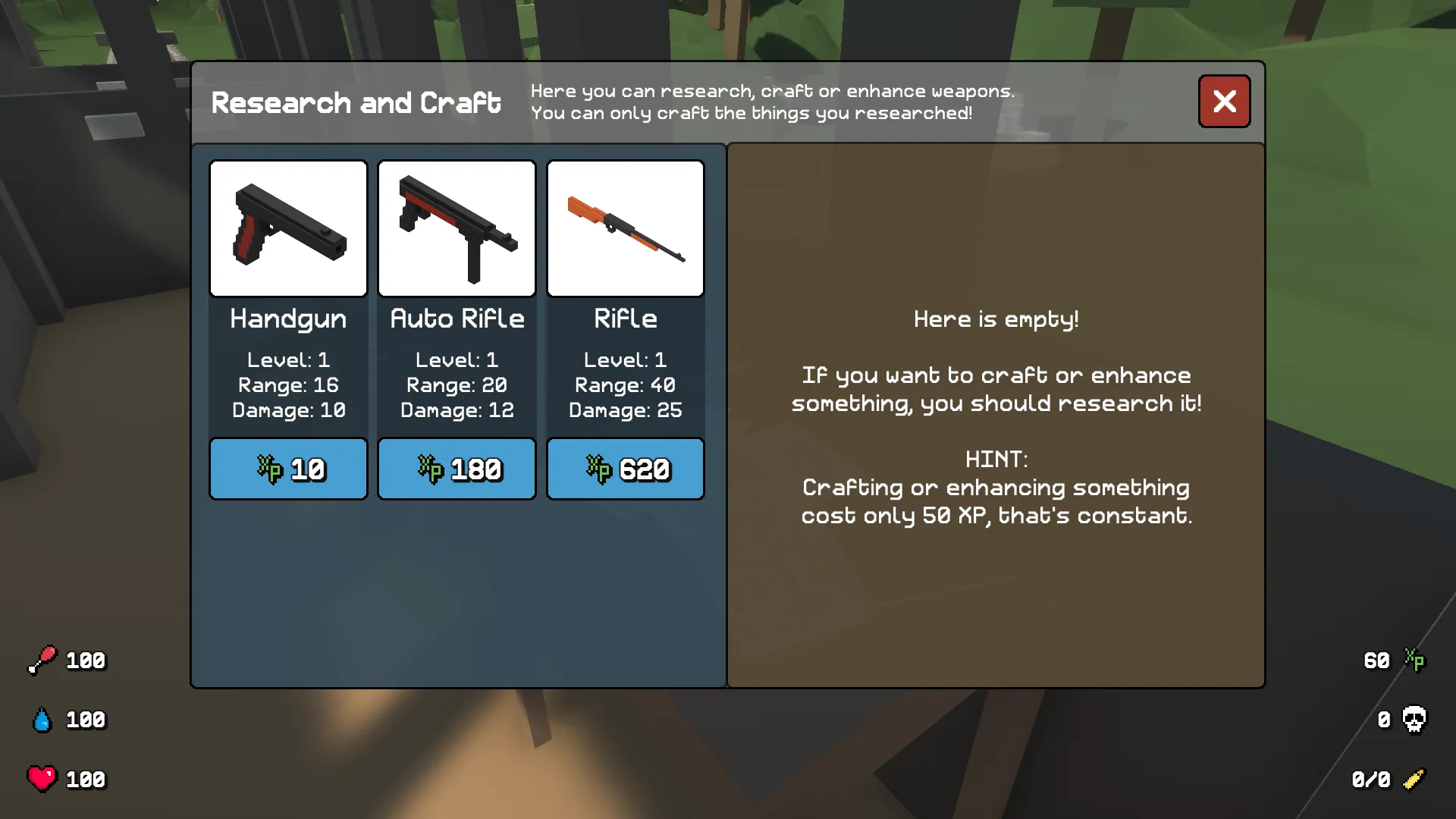This screenshot has height=819, width=1456.
Task: Research the Handgun for 10 XP
Action: [288, 469]
